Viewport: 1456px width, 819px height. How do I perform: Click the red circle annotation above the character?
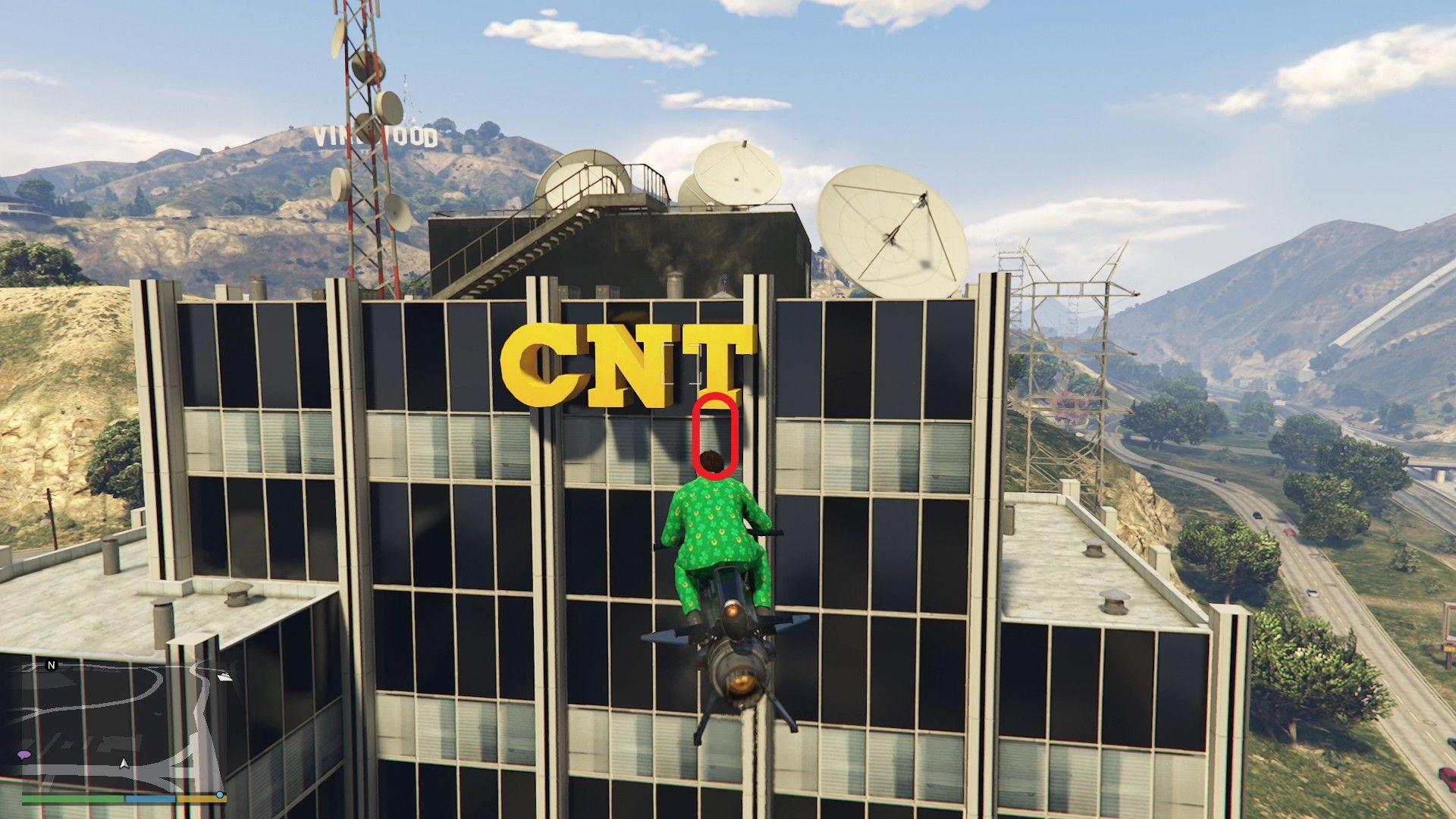click(716, 436)
